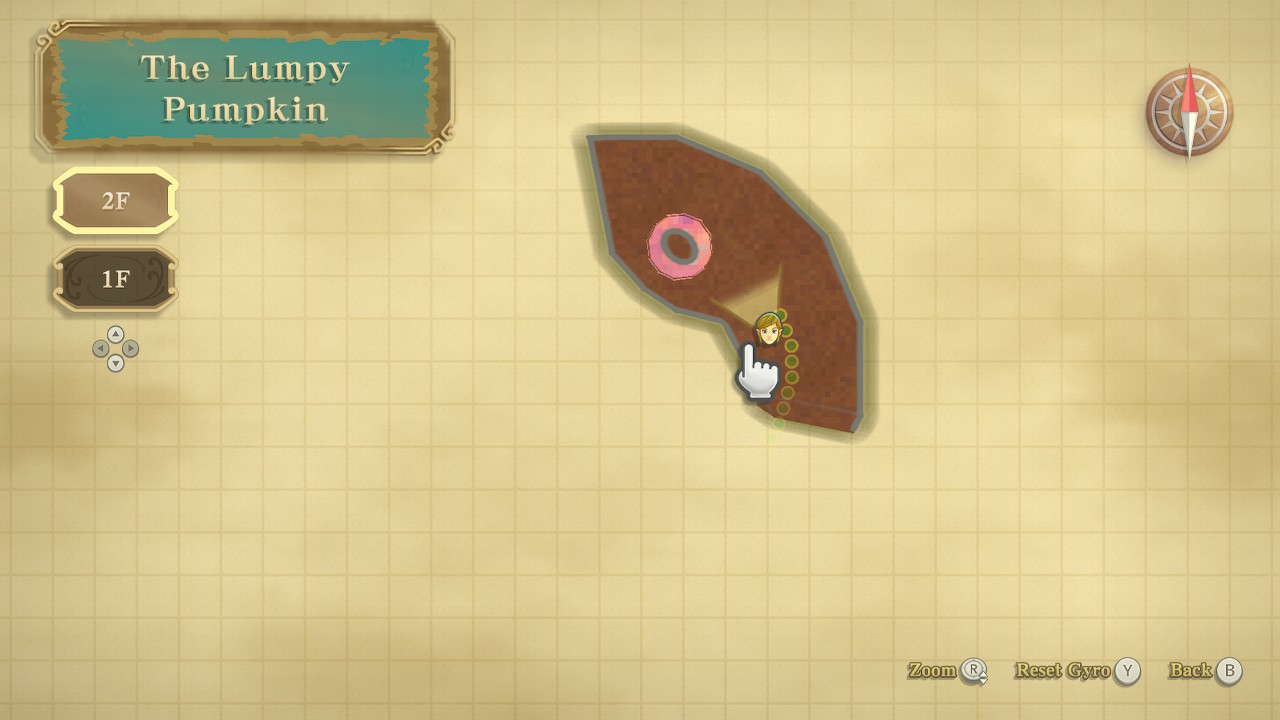Click the pink ring map marker
The height and width of the screenshot is (720, 1280).
[x=680, y=246]
